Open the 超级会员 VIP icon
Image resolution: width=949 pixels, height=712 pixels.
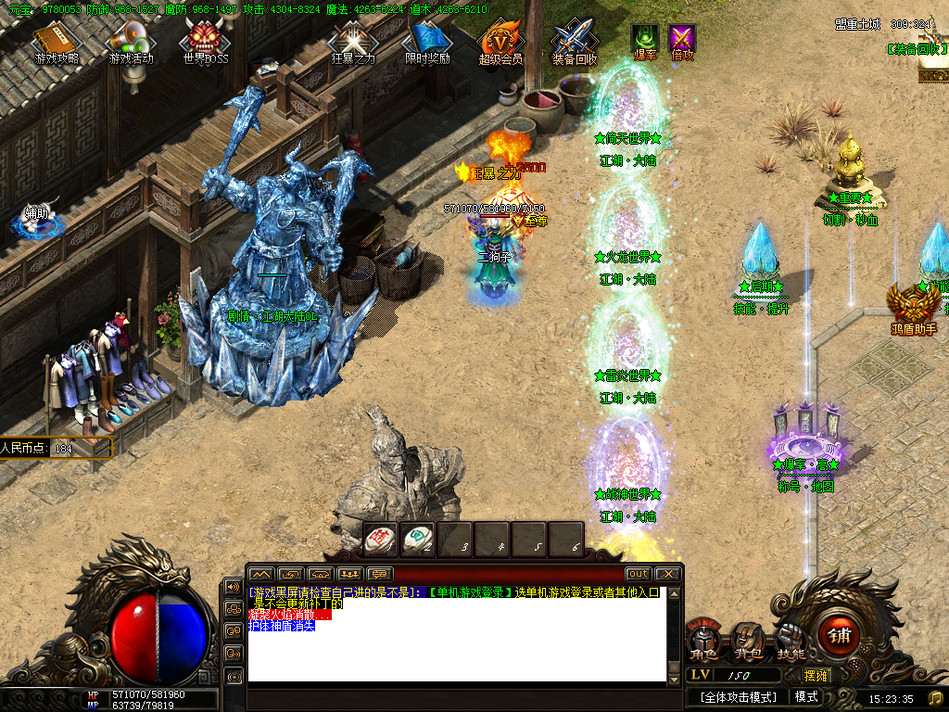coord(500,42)
